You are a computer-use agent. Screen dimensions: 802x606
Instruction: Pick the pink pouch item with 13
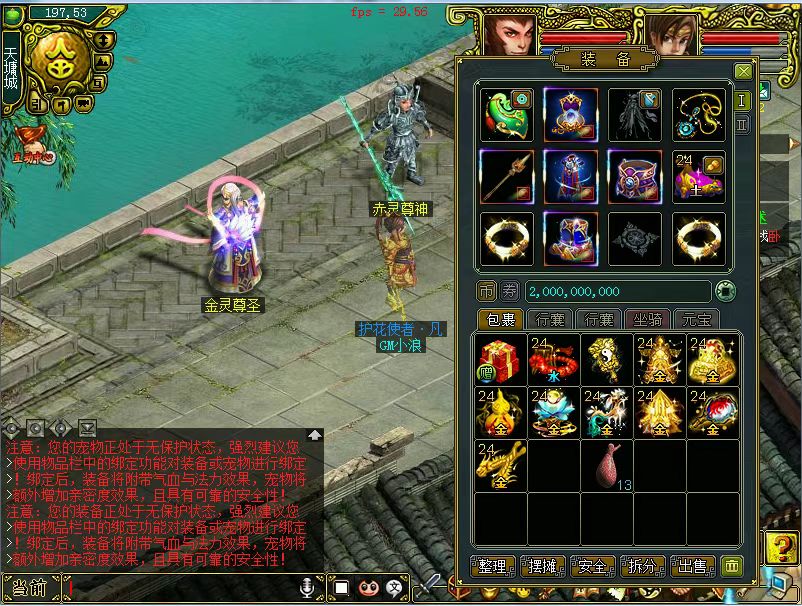(607, 465)
